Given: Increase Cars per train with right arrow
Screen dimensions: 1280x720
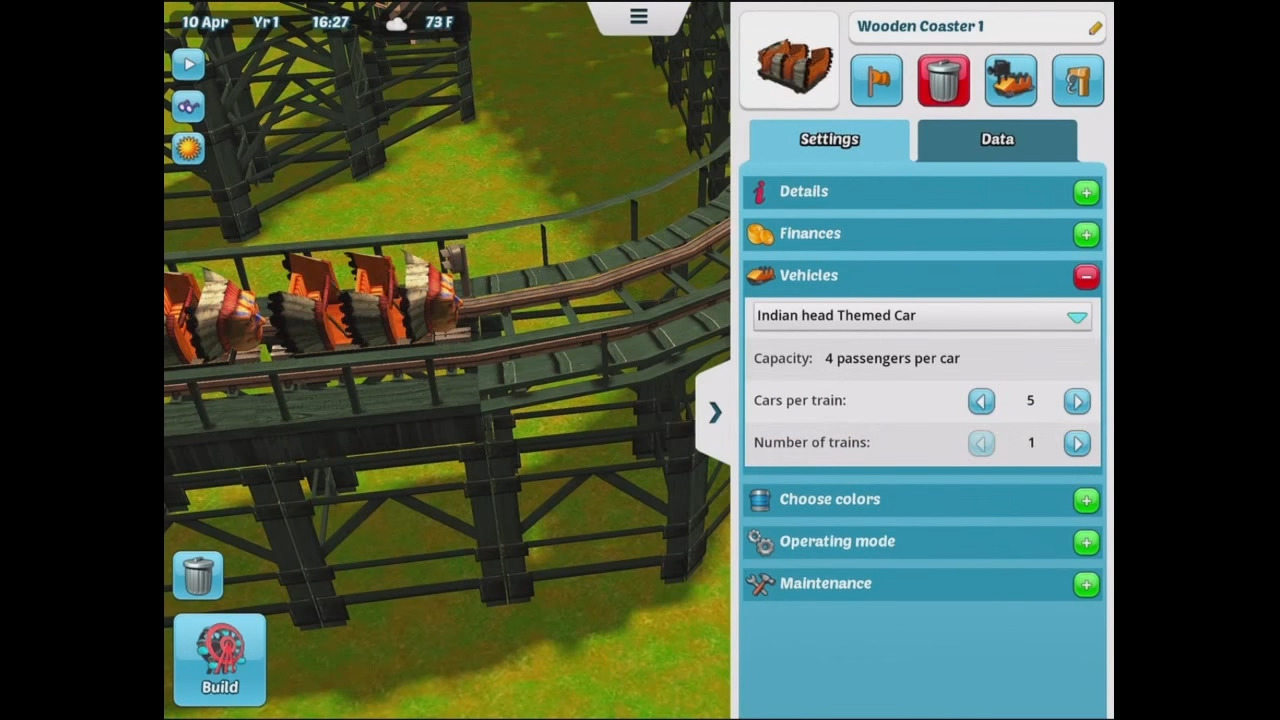Looking at the screenshot, I should (1077, 400).
